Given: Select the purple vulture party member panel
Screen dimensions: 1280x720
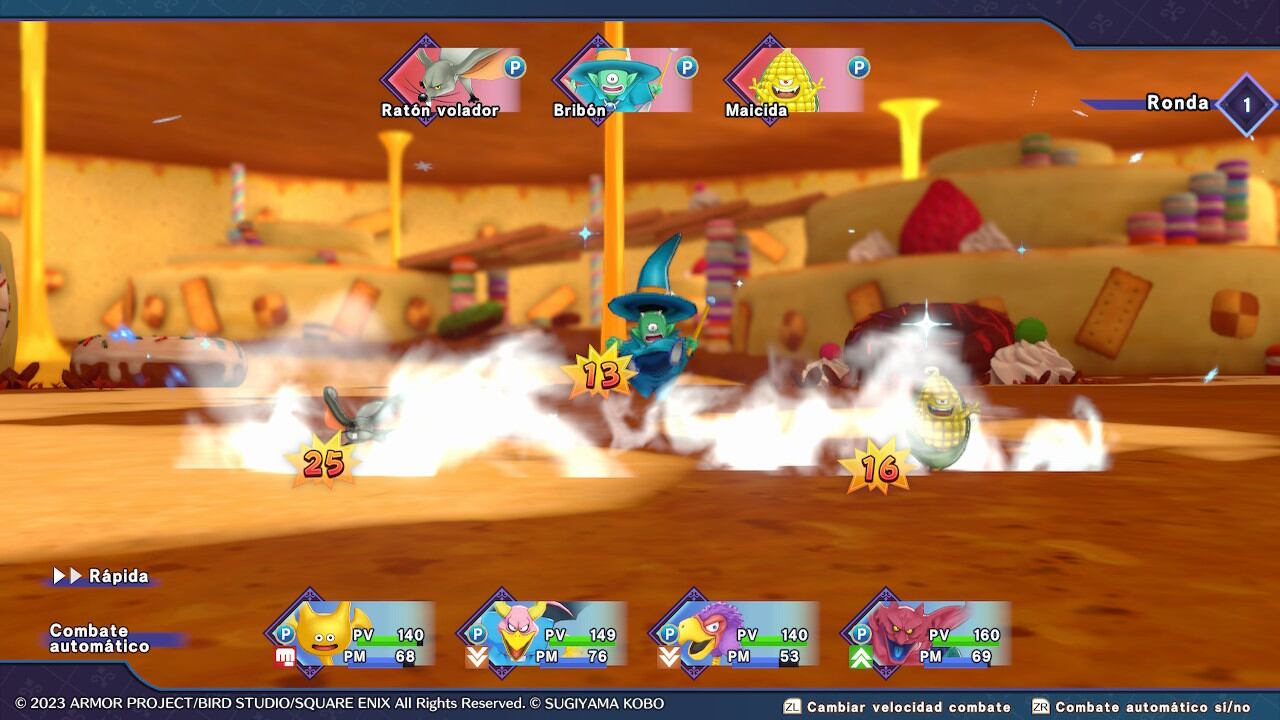Looking at the screenshot, I should point(736,634).
